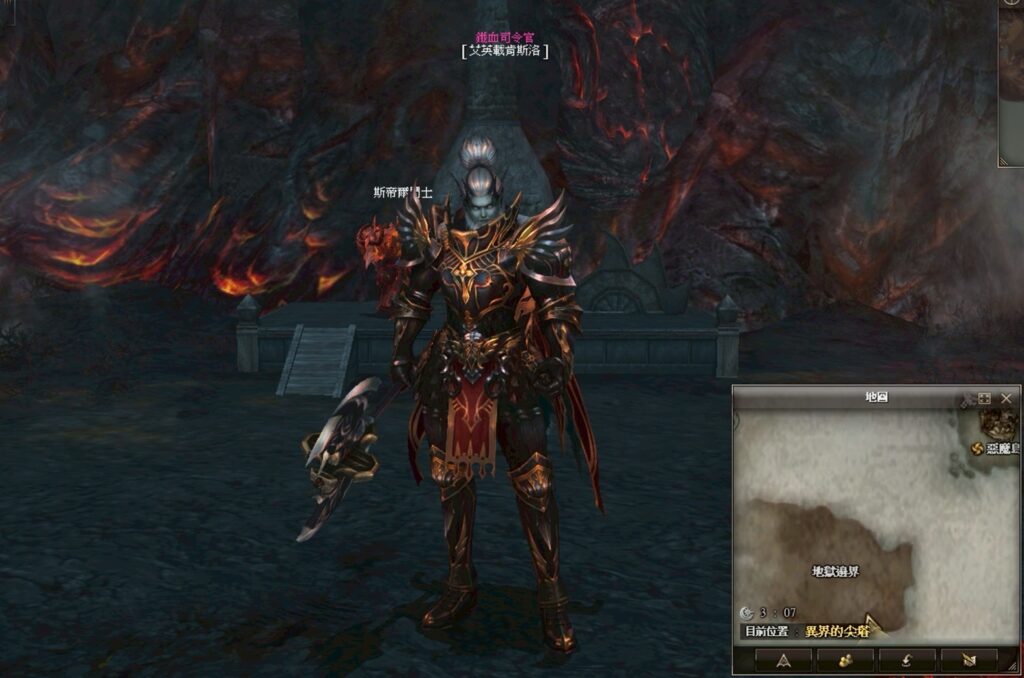
Task: Click the arrowhead button in the map toolbar
Action: coord(783,660)
